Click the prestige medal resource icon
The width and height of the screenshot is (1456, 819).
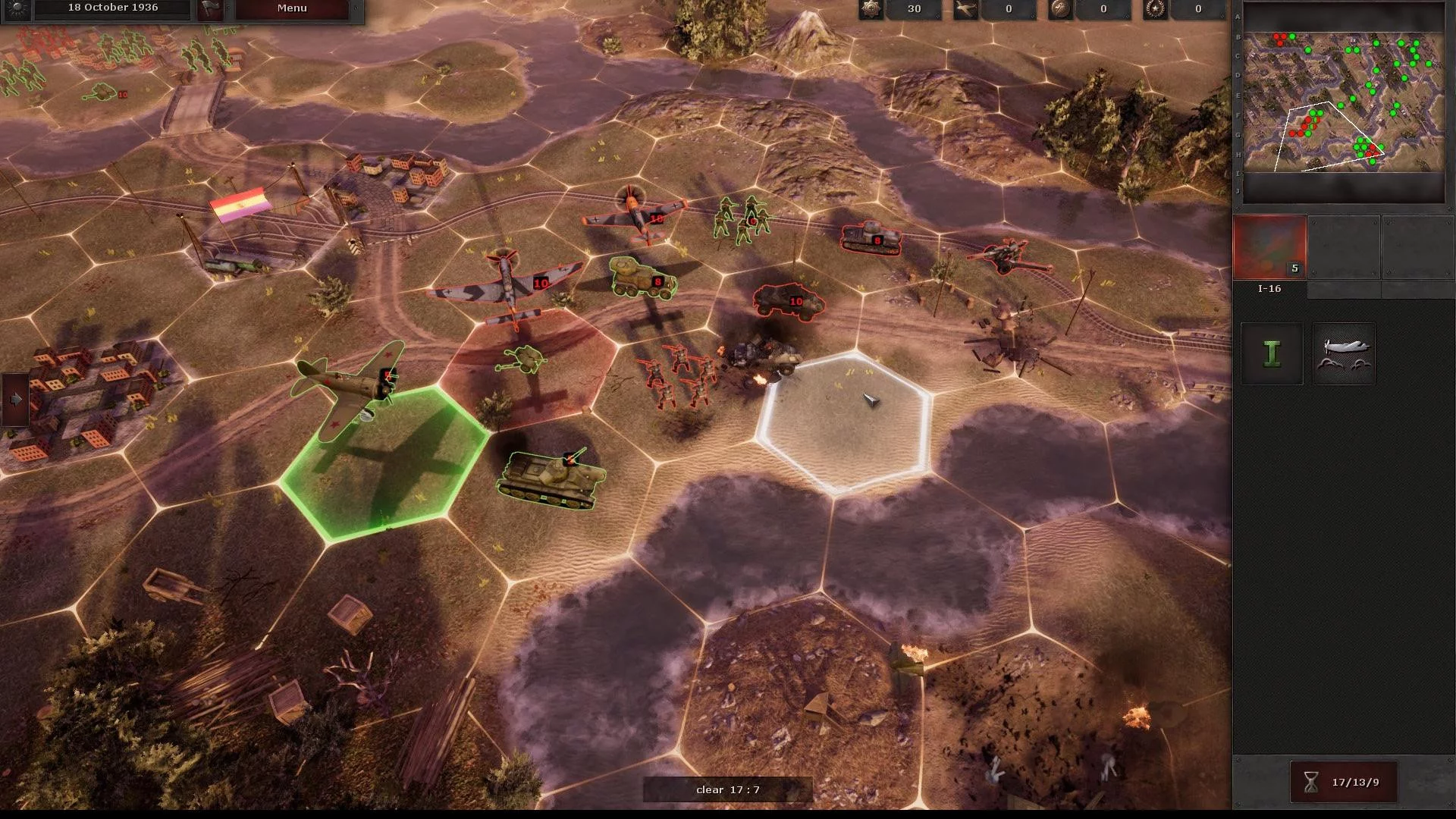coord(871,9)
